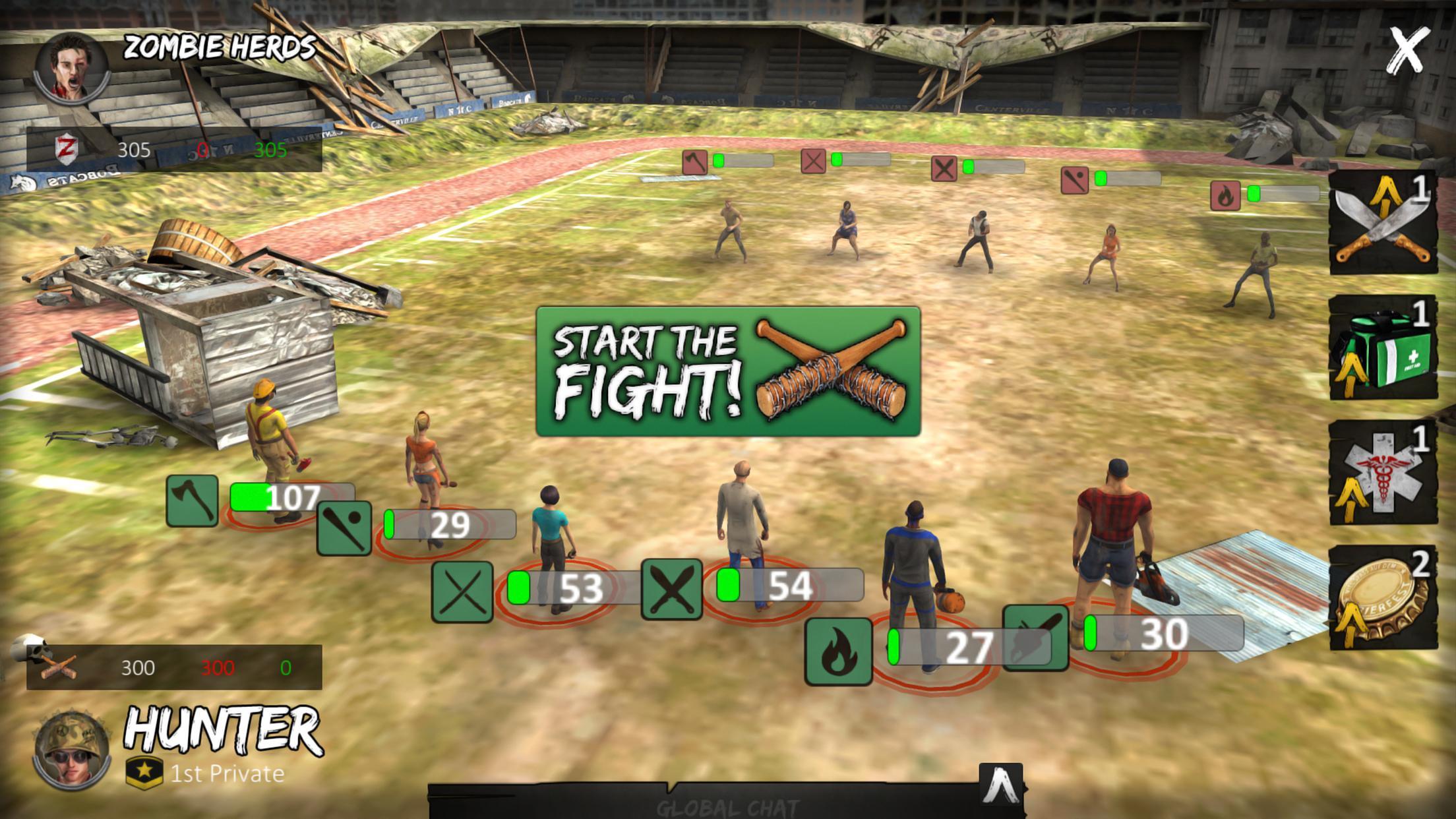This screenshot has width=1456, height=819.
Task: Select the crossed knives unit with 54
Action: coord(671,589)
